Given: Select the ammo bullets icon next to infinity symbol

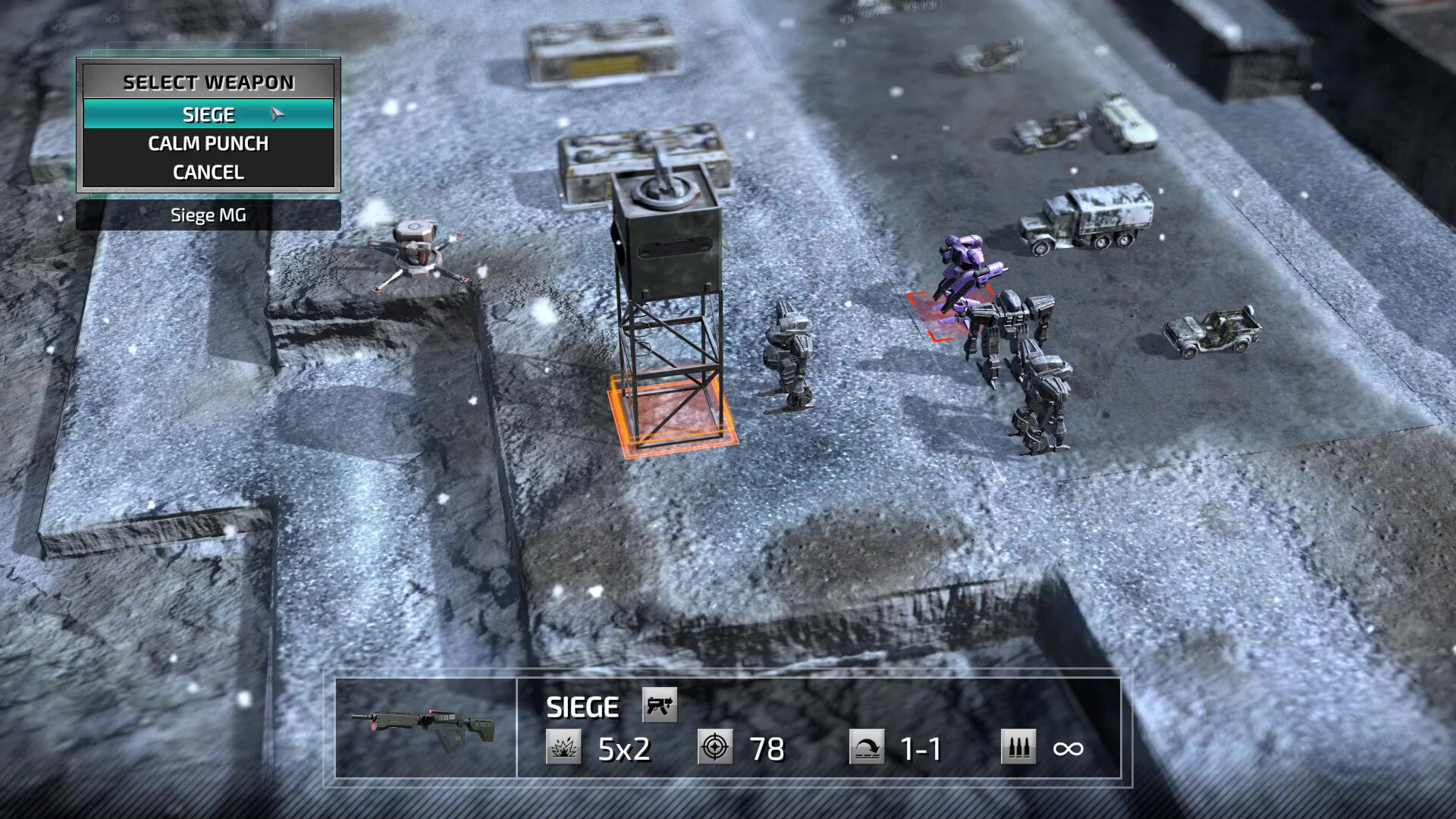Looking at the screenshot, I should [1018, 746].
